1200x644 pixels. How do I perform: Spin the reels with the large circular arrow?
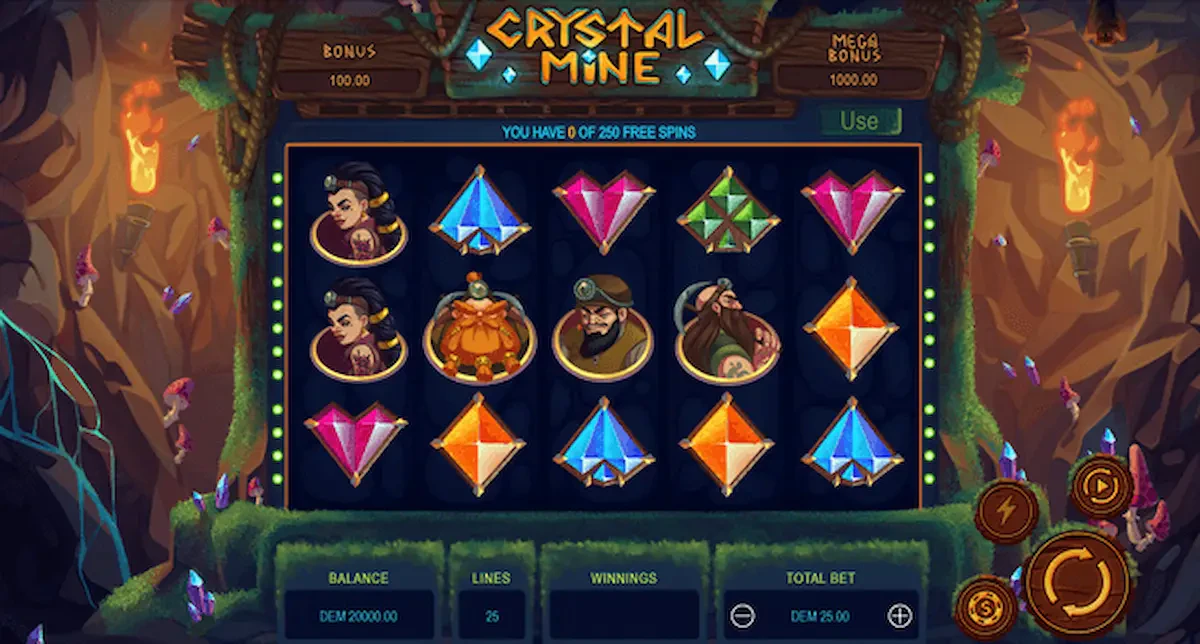point(1076,582)
